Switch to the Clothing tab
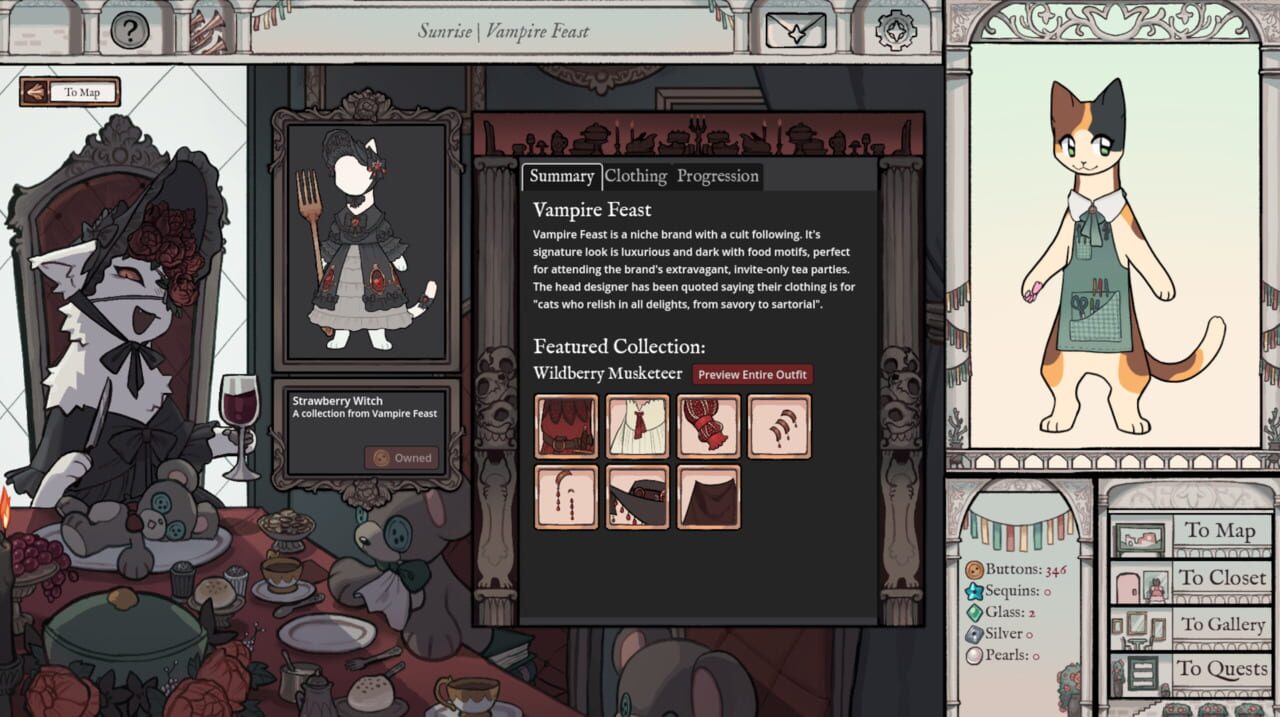 635,176
